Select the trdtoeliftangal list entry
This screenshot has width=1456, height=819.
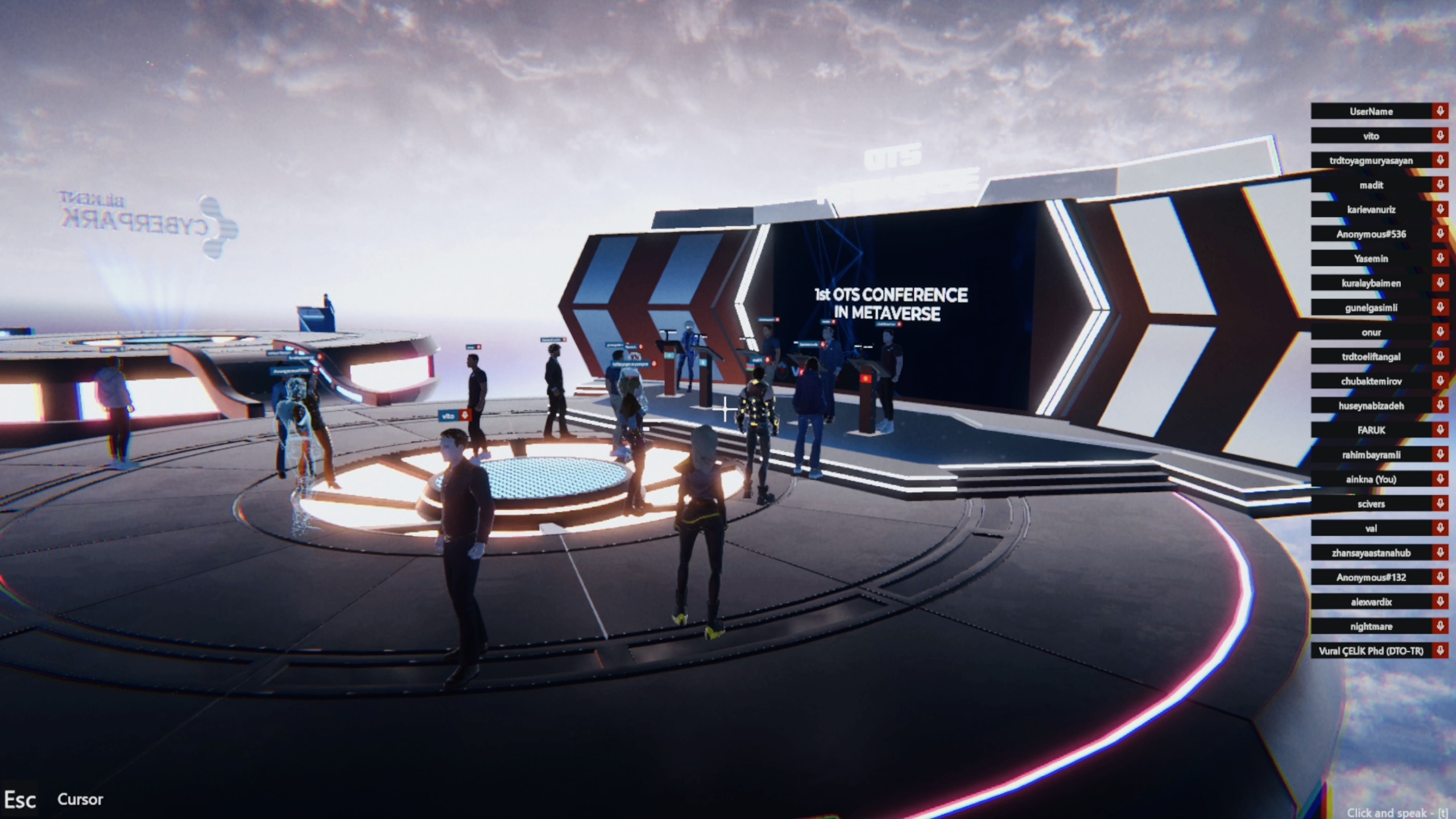(1371, 357)
